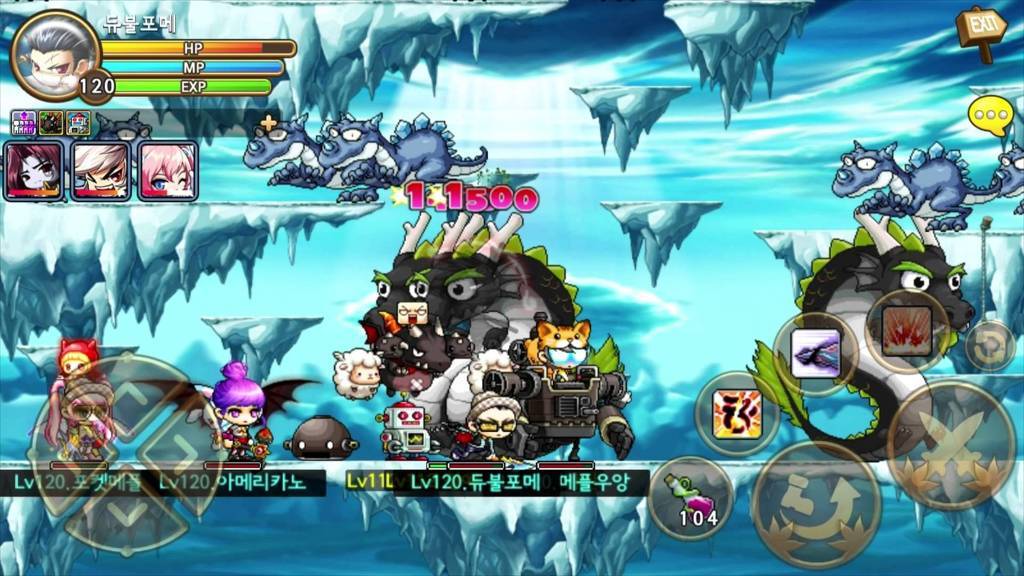Cast the purple spear skill

tap(815, 353)
